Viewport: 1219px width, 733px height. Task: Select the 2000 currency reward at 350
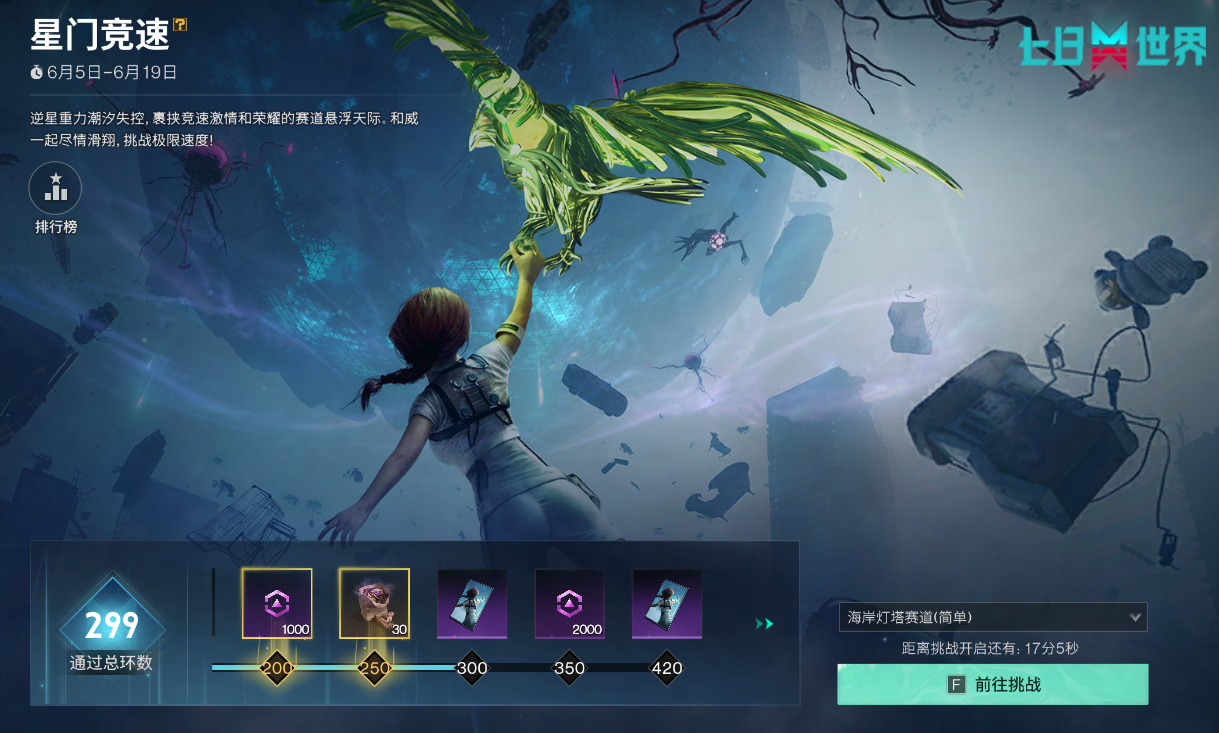[x=569, y=603]
